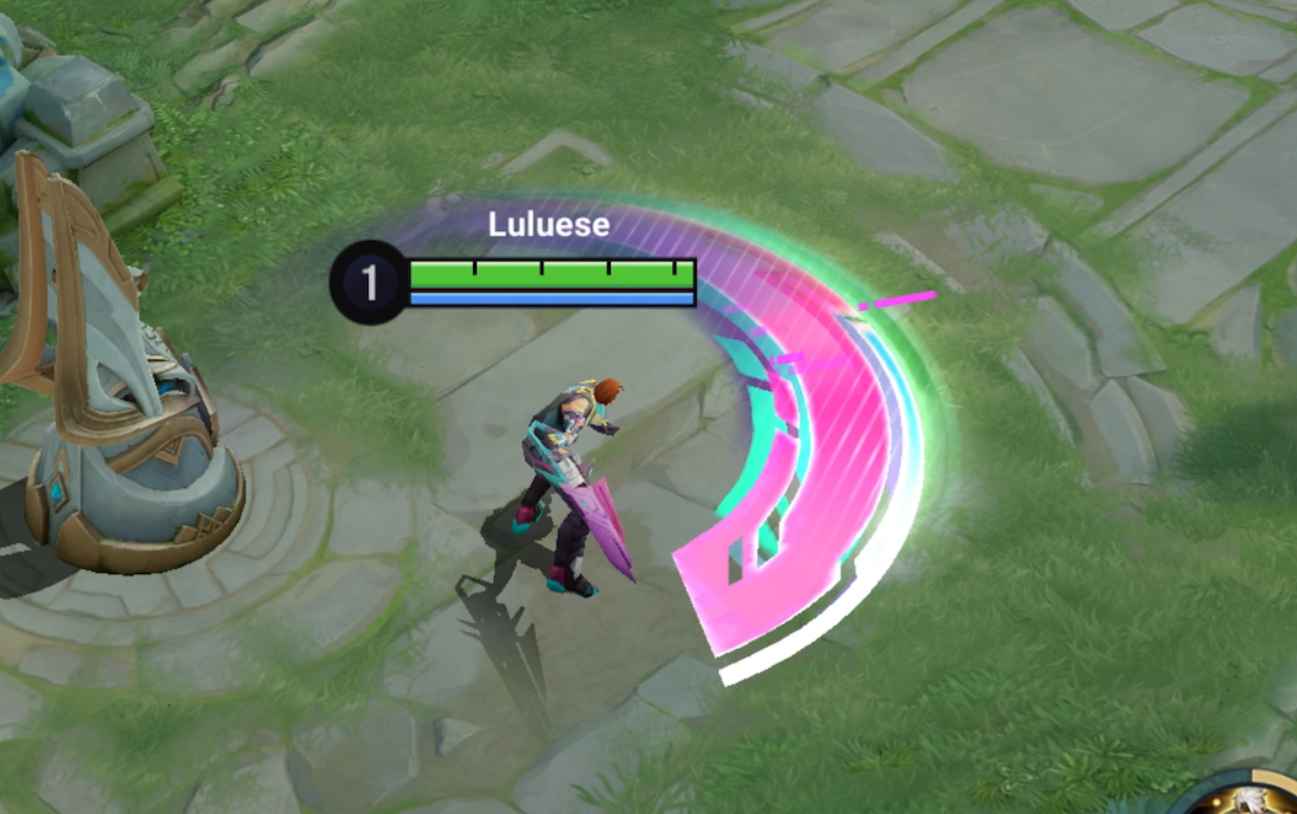Select the Luluese name label

tap(546, 225)
